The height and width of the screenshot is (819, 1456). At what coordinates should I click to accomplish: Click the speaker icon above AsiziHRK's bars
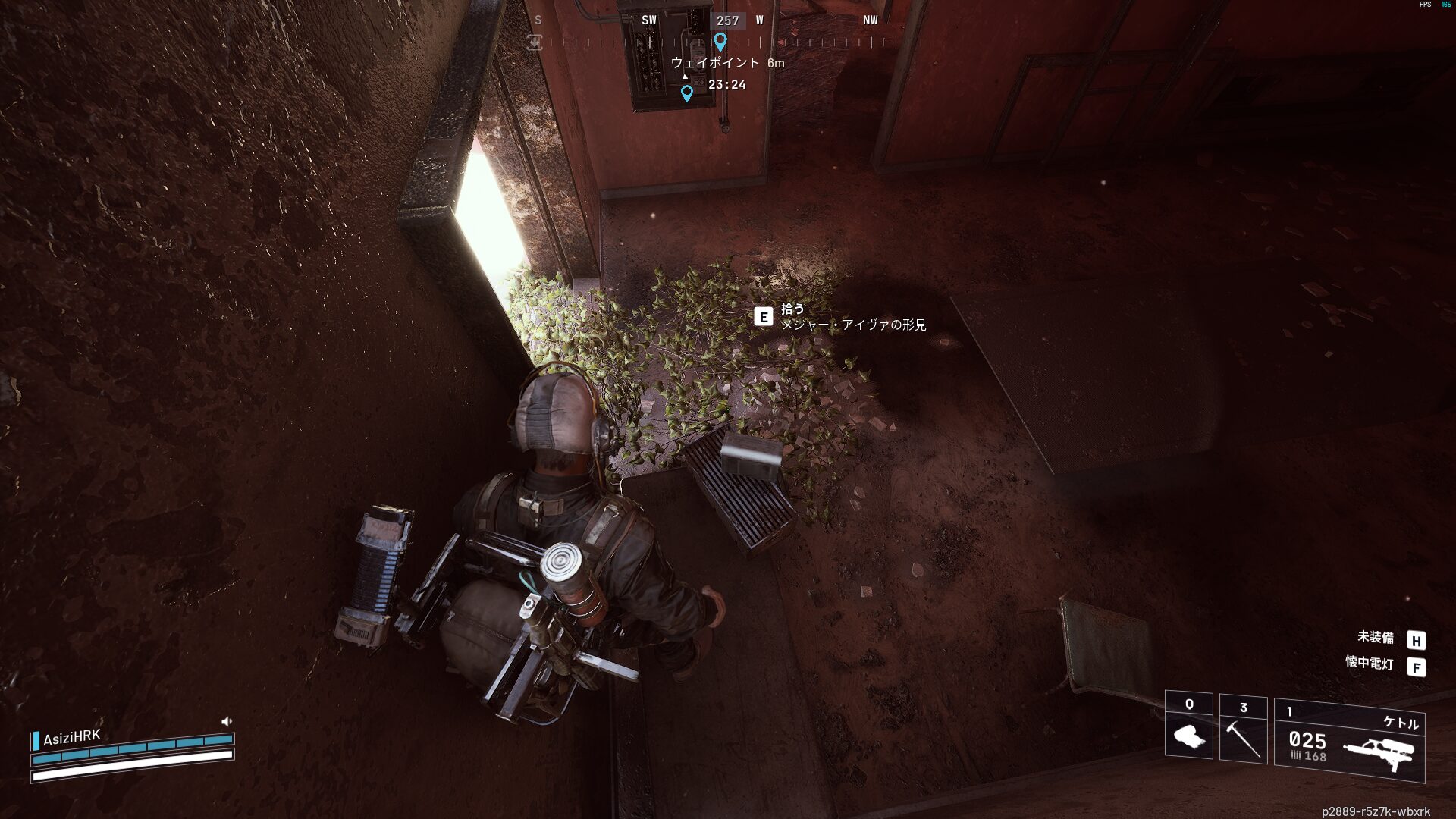click(226, 721)
